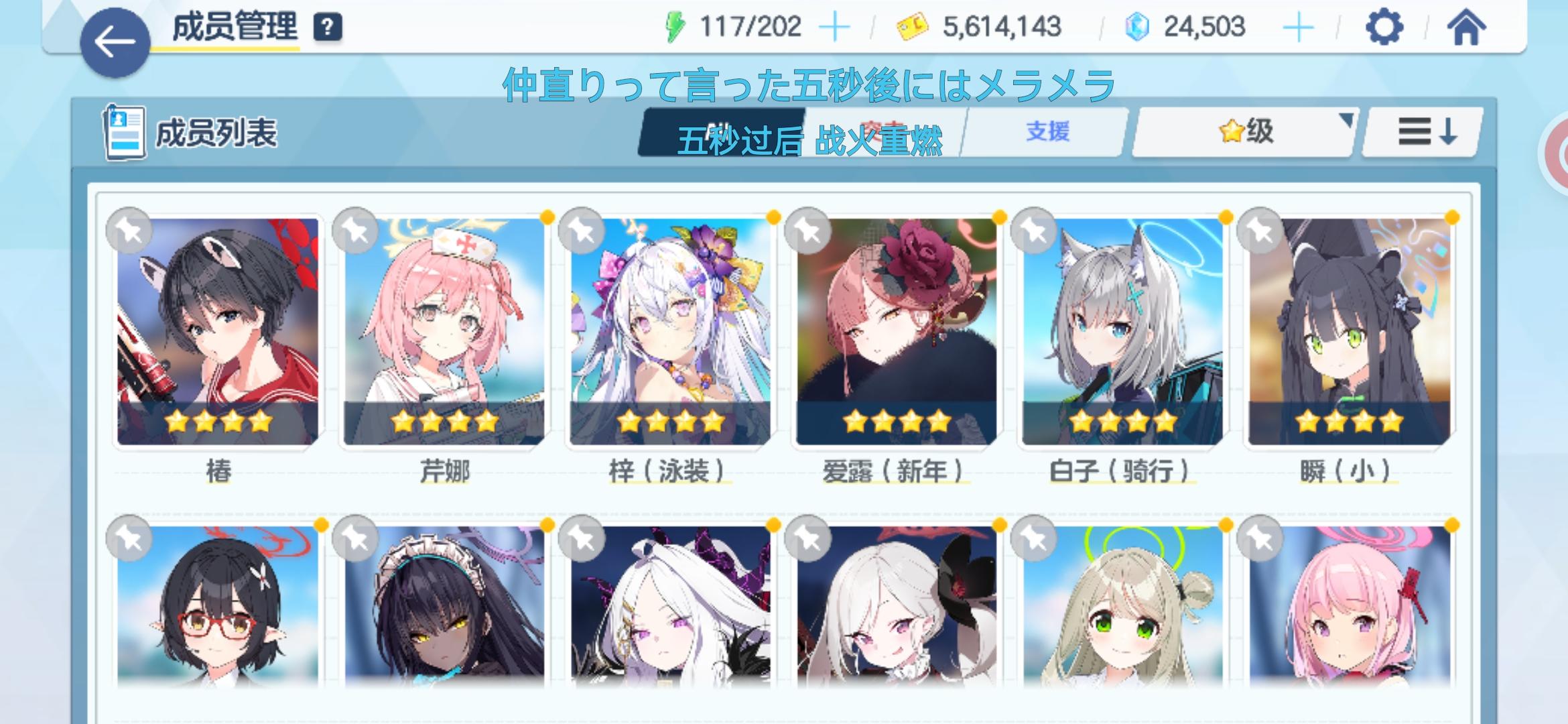Tap the lightning energy icon
The height and width of the screenshot is (724, 1568).
click(x=676, y=25)
